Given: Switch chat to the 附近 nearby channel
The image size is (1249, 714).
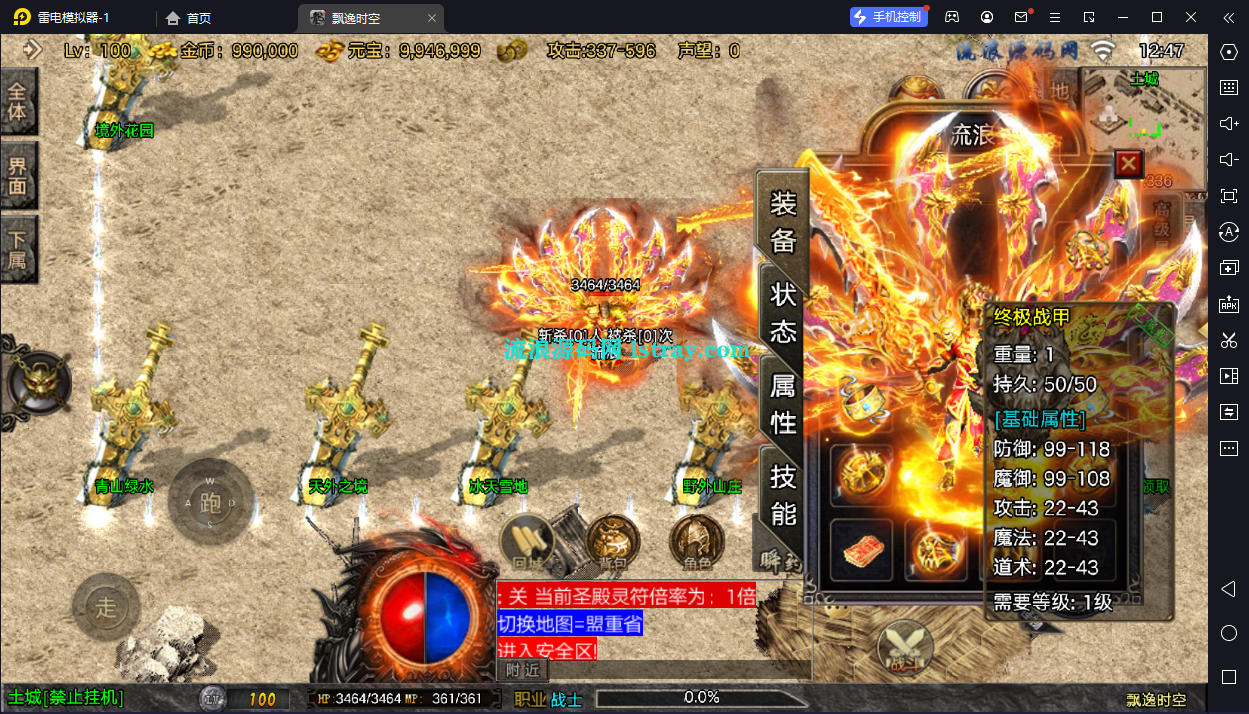Looking at the screenshot, I should [522, 670].
